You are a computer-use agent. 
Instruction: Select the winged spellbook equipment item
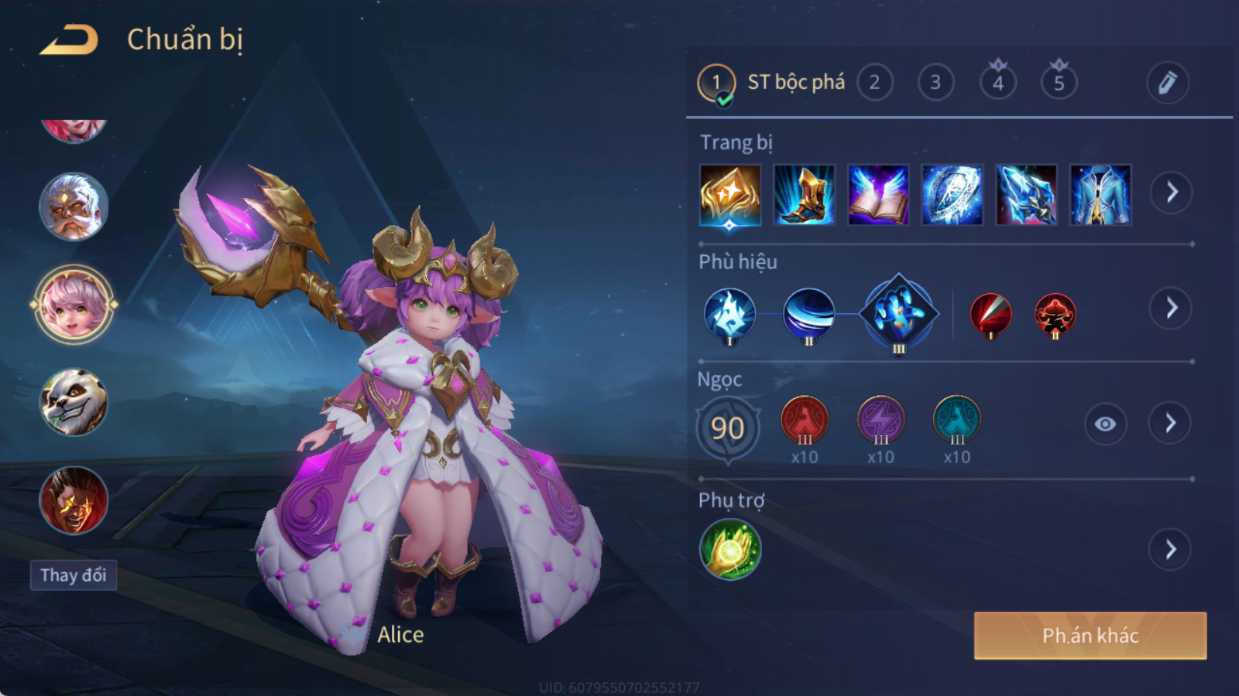(878, 195)
